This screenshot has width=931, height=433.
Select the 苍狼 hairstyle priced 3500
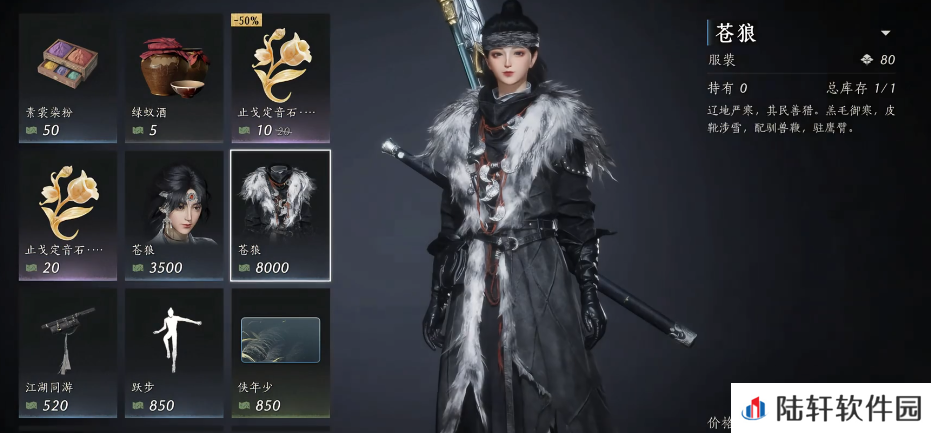coord(174,213)
